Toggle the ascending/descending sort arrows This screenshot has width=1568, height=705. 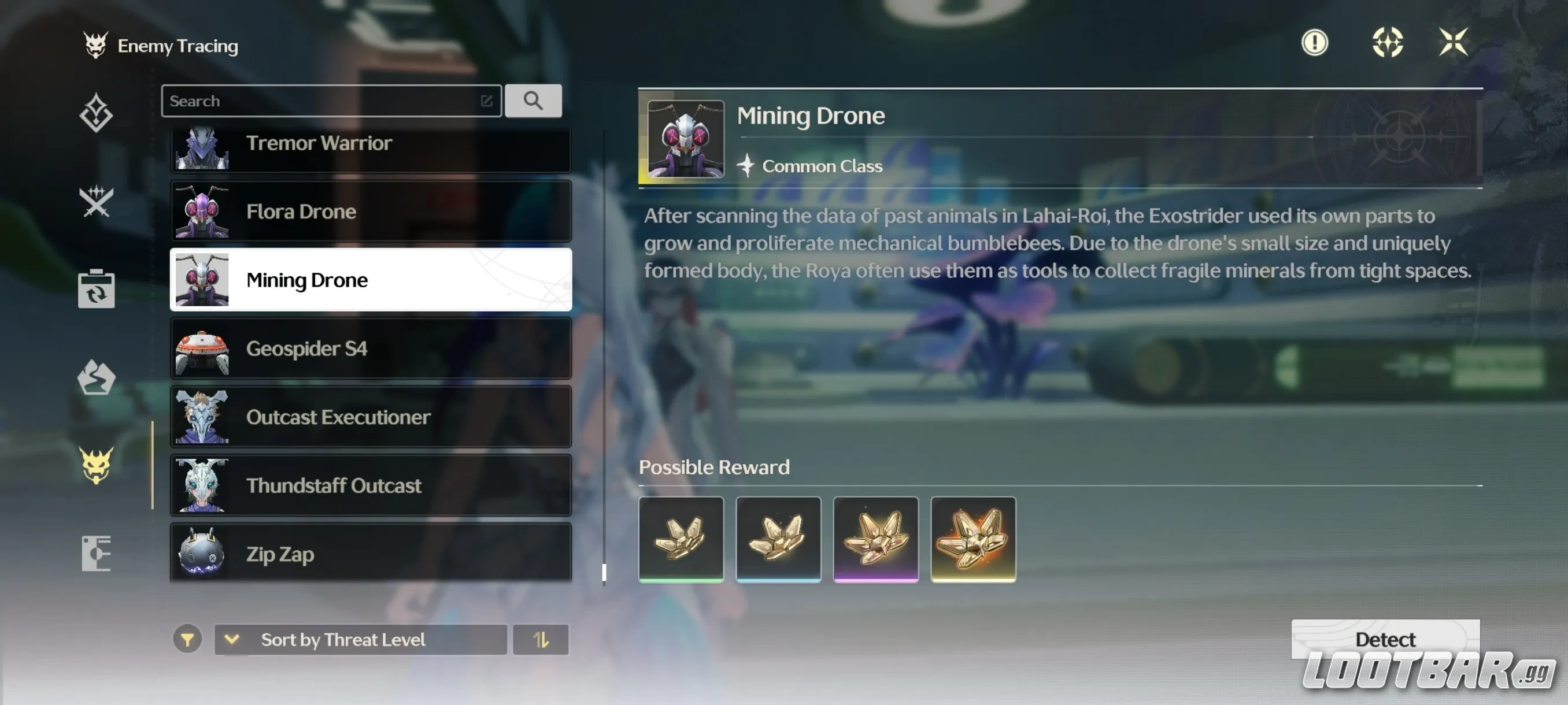coord(541,639)
